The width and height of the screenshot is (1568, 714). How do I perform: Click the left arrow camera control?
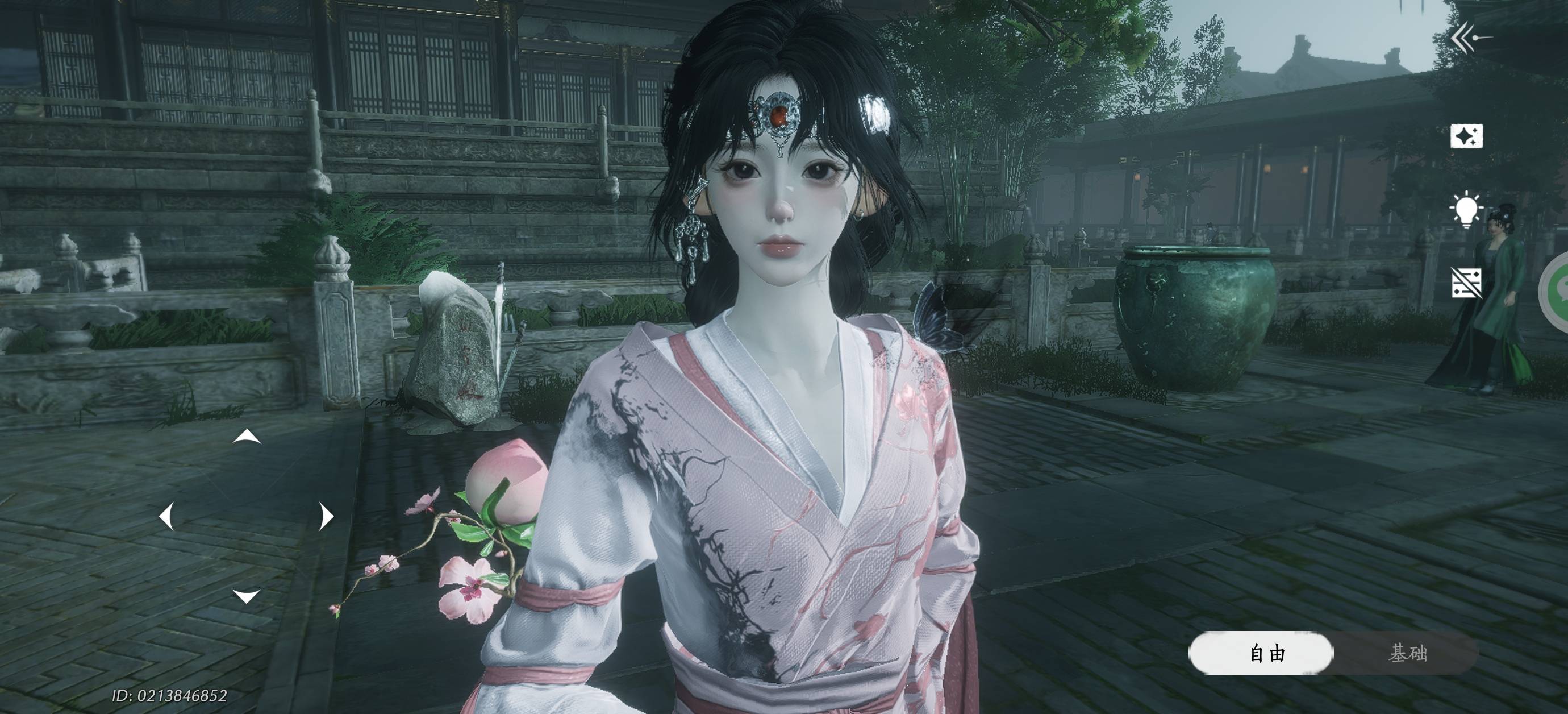coord(166,516)
